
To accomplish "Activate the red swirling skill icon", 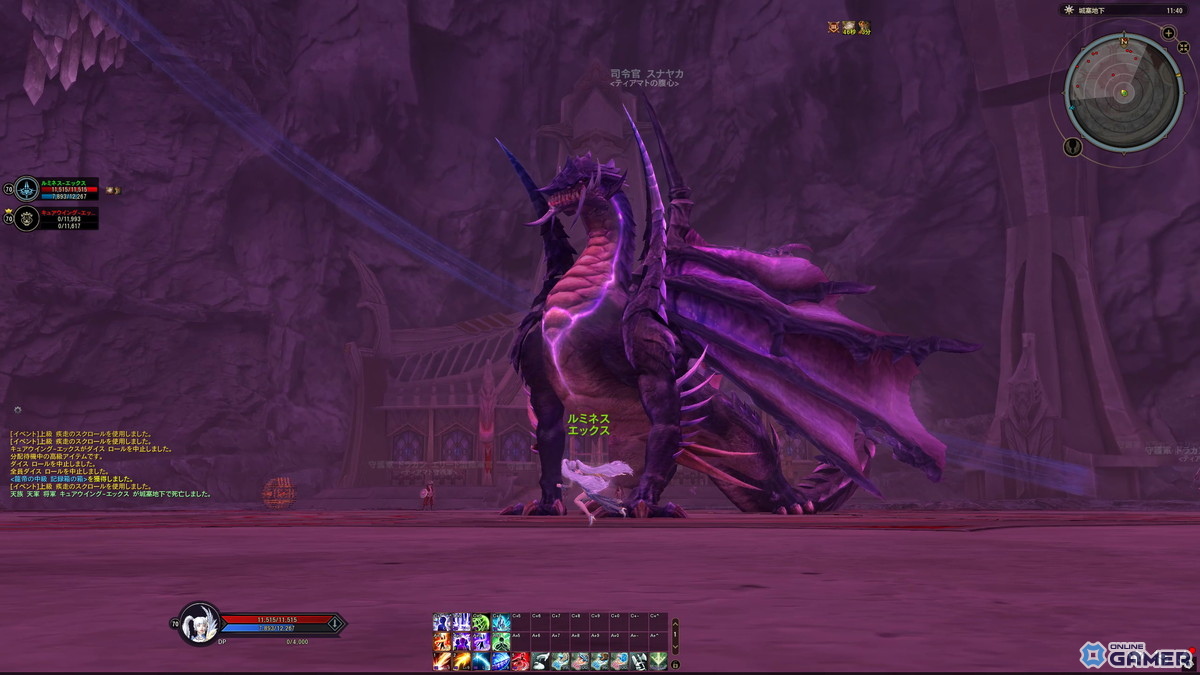I will (x=520, y=661).
